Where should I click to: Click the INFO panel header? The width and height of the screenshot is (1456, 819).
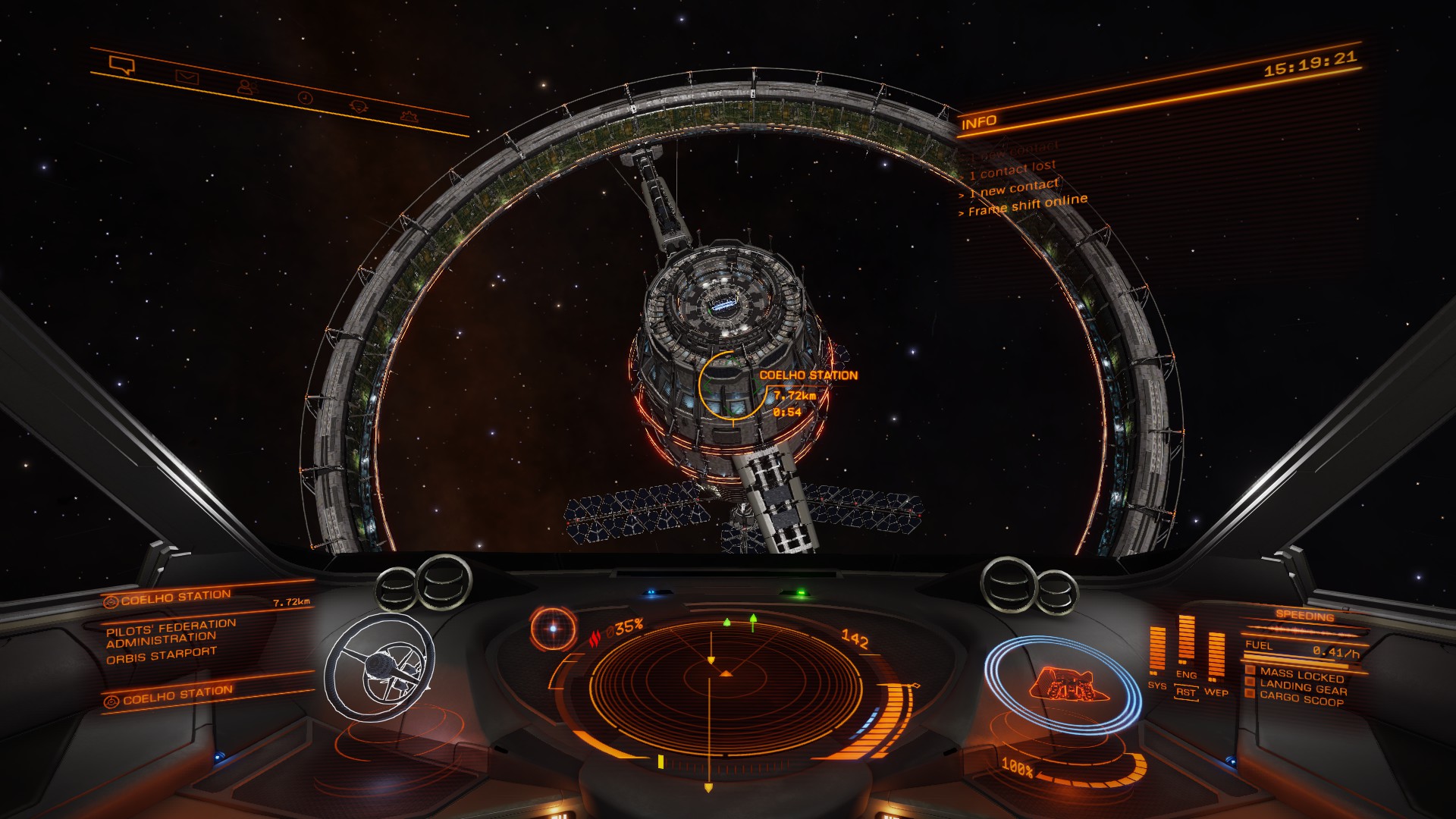coord(979,122)
